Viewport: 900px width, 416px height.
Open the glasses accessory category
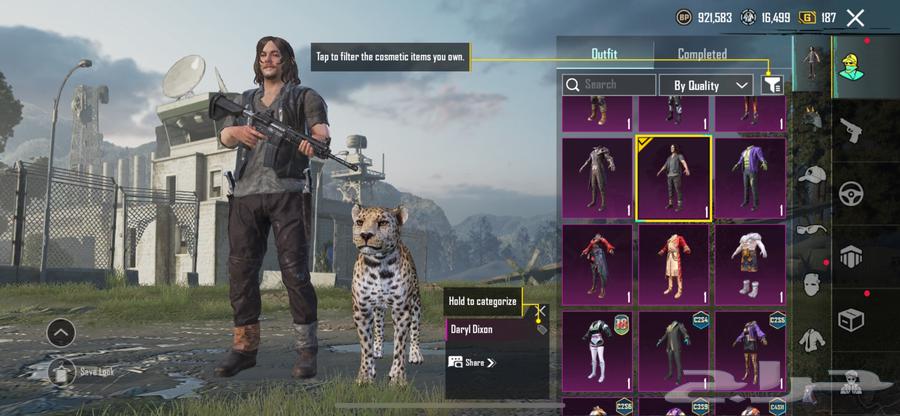(811, 228)
